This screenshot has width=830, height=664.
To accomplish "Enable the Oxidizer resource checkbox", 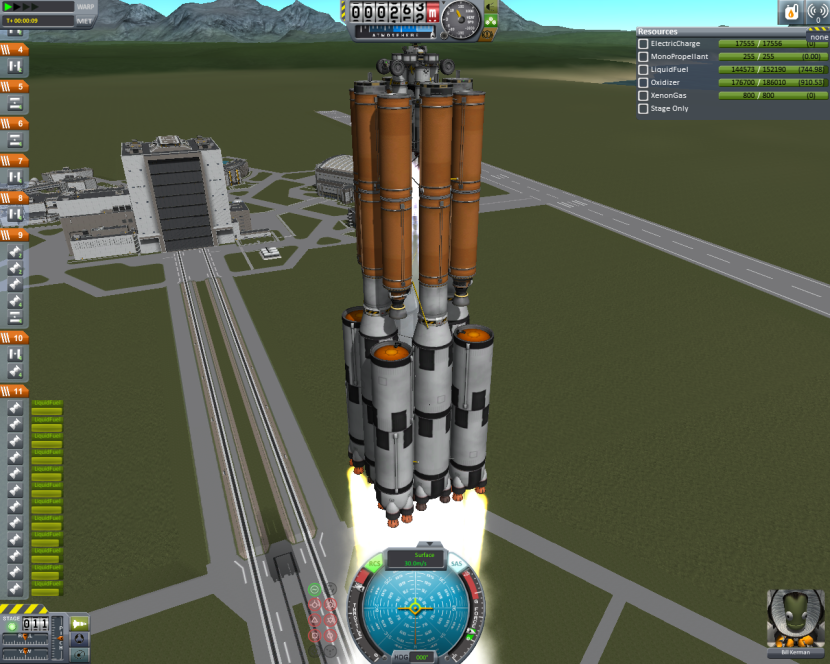I will point(644,83).
